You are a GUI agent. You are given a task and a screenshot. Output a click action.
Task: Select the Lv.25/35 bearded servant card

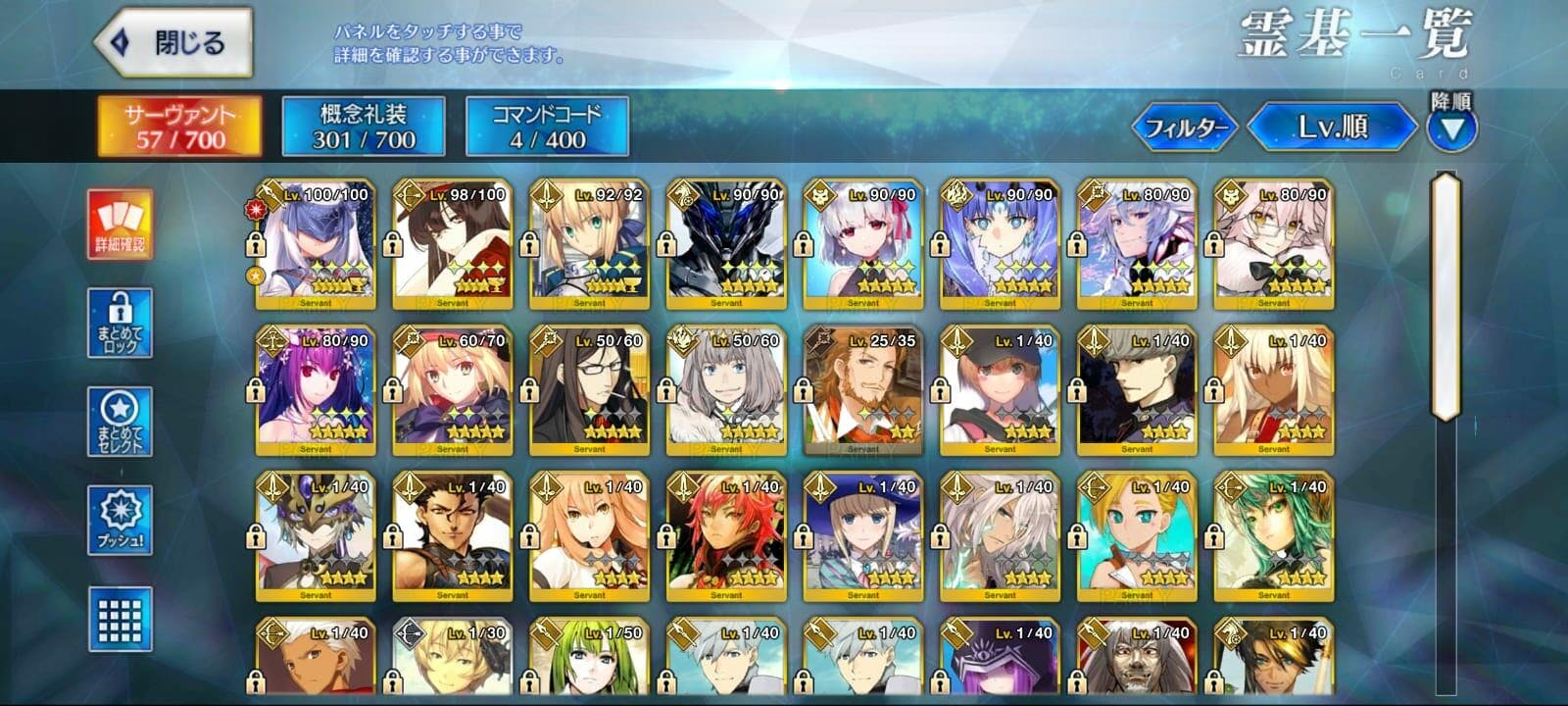862,389
